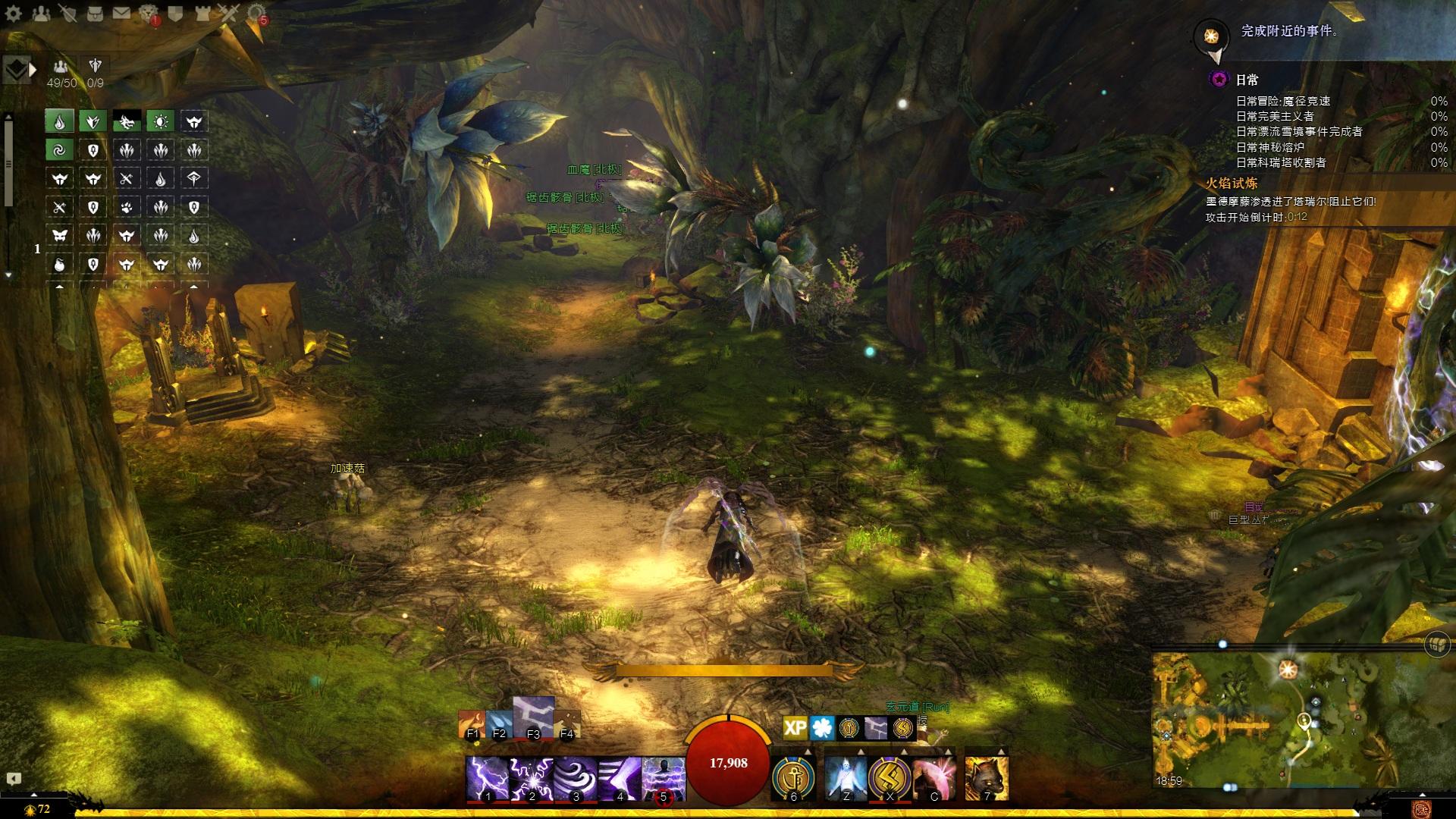Switch to the F4 earth attunement
The height and width of the screenshot is (819, 1456).
pyautogui.click(x=566, y=725)
